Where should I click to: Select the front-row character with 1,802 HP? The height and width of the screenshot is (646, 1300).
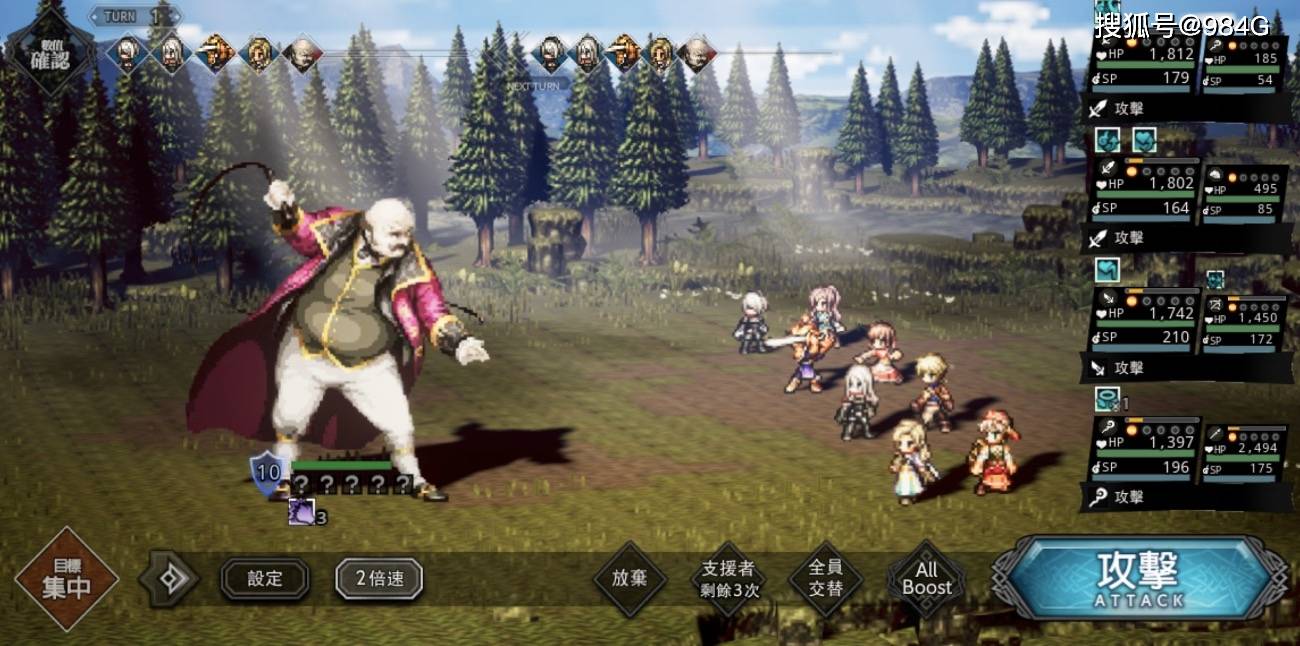tap(1143, 195)
